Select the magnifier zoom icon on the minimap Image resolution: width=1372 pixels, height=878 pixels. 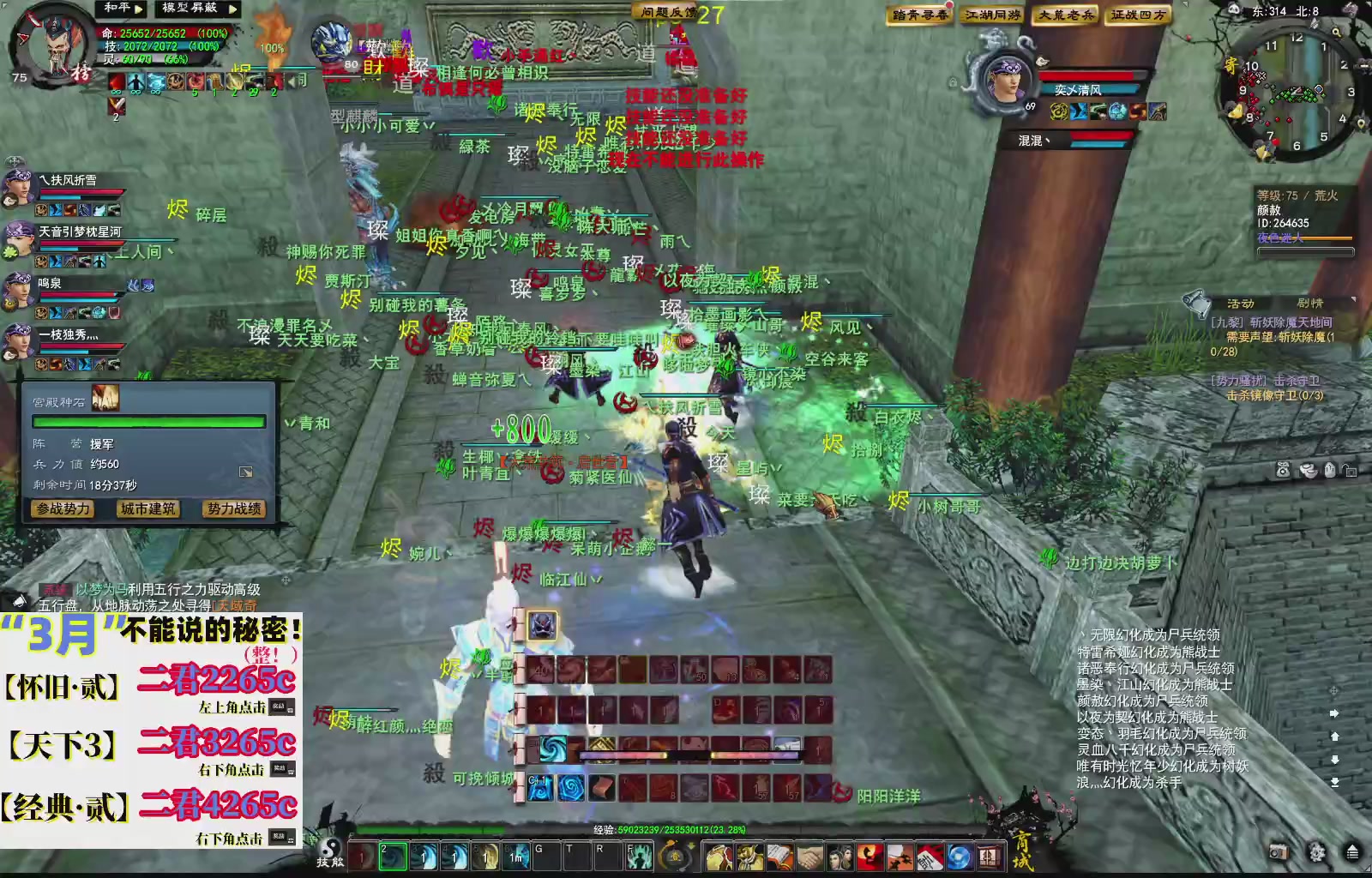coord(1336,33)
